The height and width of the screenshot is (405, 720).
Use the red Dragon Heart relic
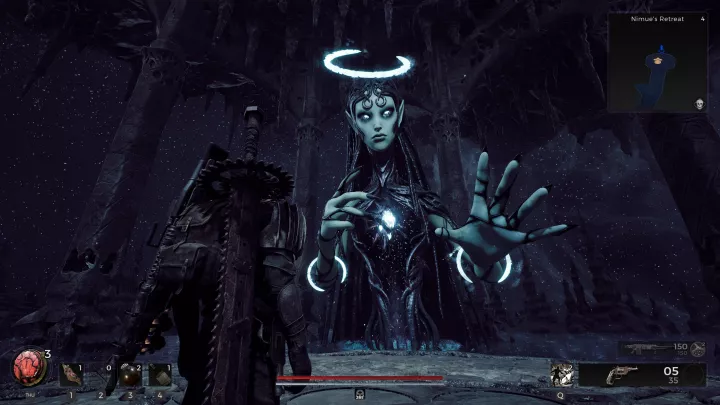tap(28, 368)
